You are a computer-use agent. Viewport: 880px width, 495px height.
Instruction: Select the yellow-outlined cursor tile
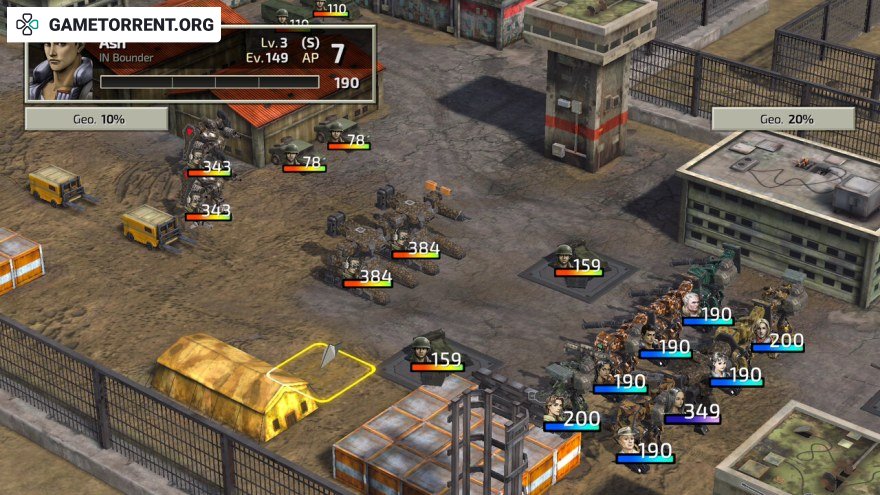pos(322,372)
